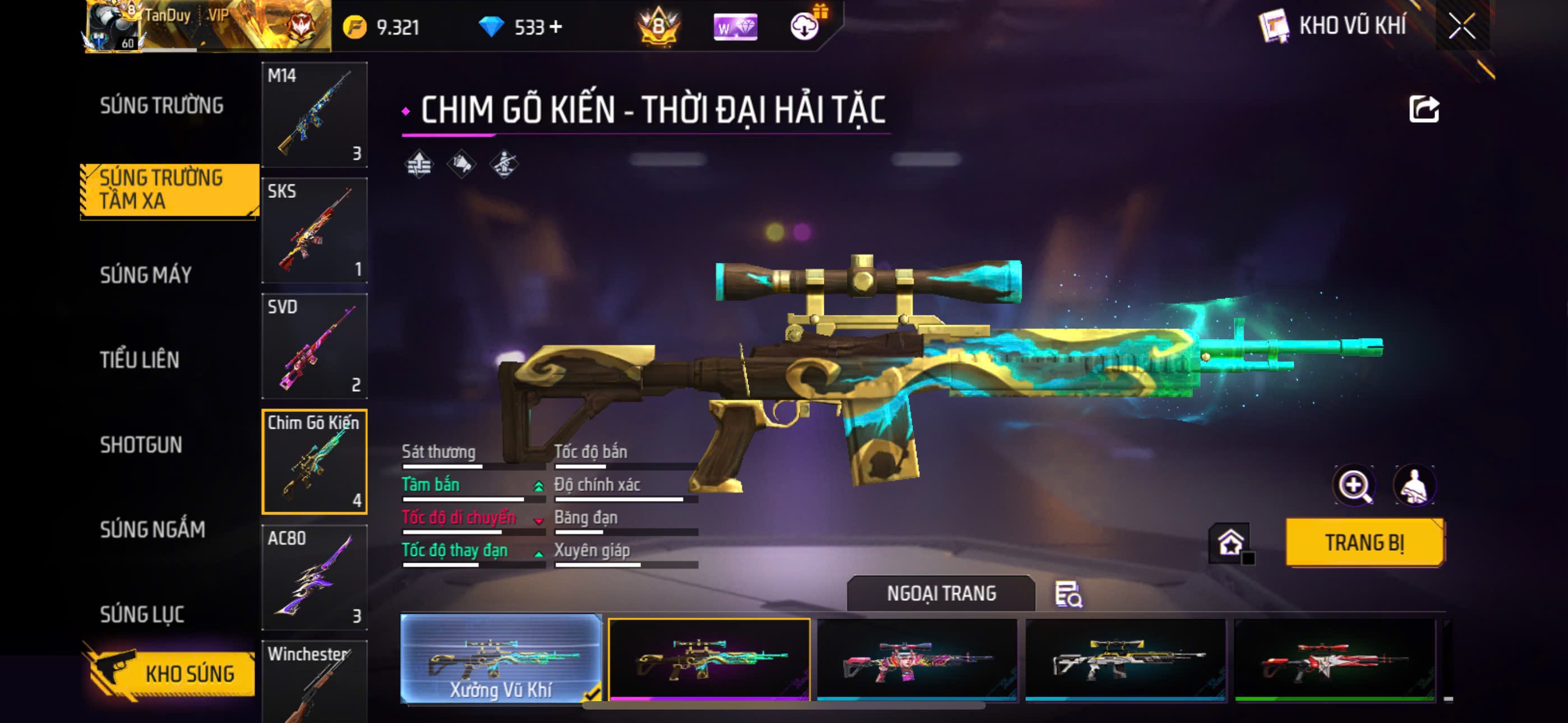Open the TIỂU LIÊN weapon category
The height and width of the screenshot is (723, 1568).
[x=140, y=360]
